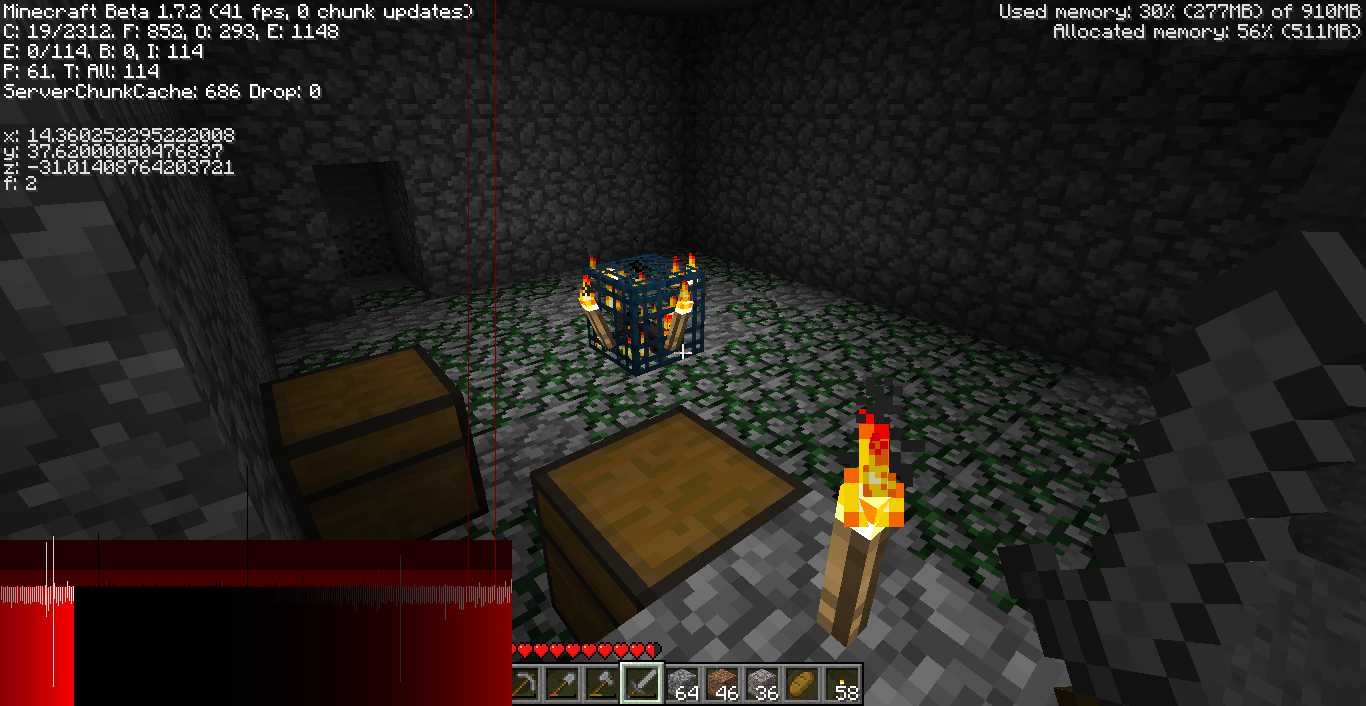Image resolution: width=1366 pixels, height=706 pixels.
Task: Select the pickaxe hotbar slot
Action: [x=524, y=684]
